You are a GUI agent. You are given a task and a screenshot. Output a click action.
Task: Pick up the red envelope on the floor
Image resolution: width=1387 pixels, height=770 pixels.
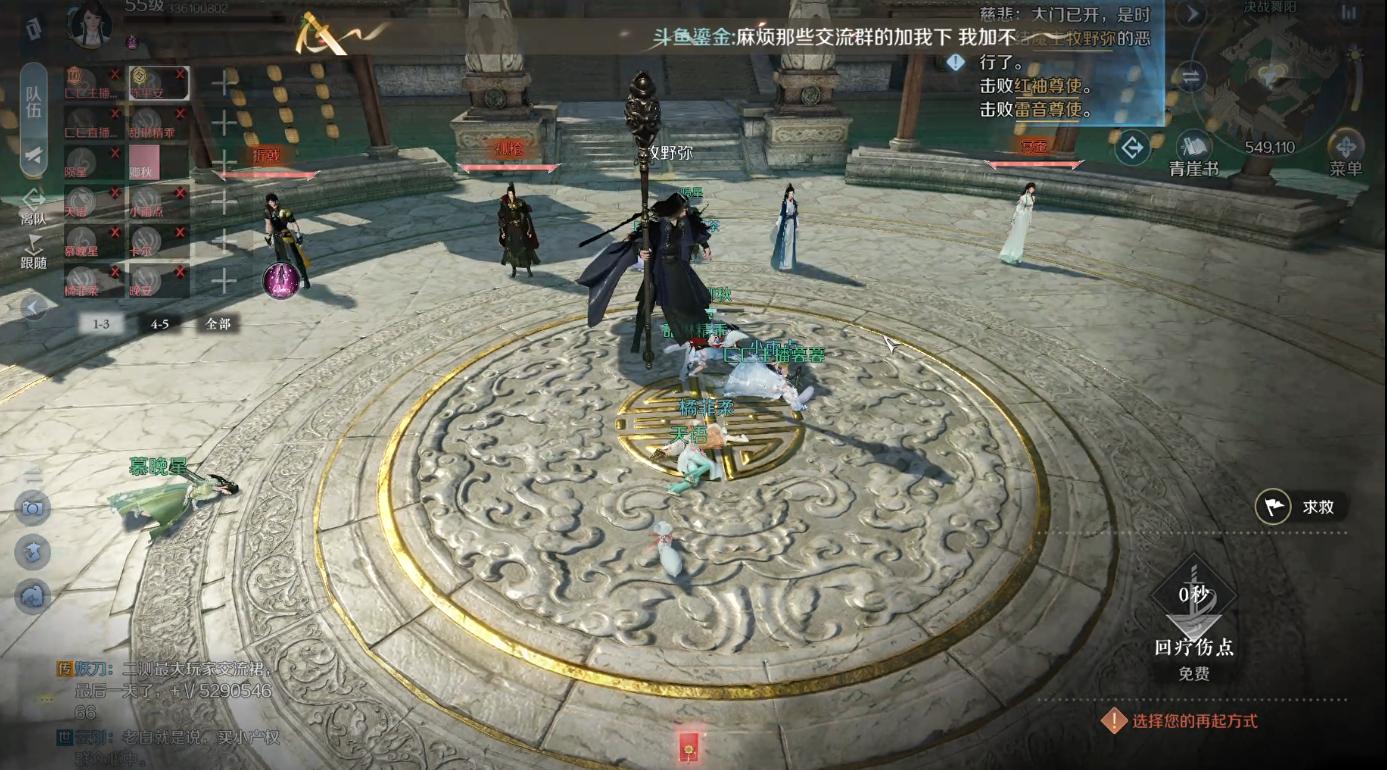[691, 745]
